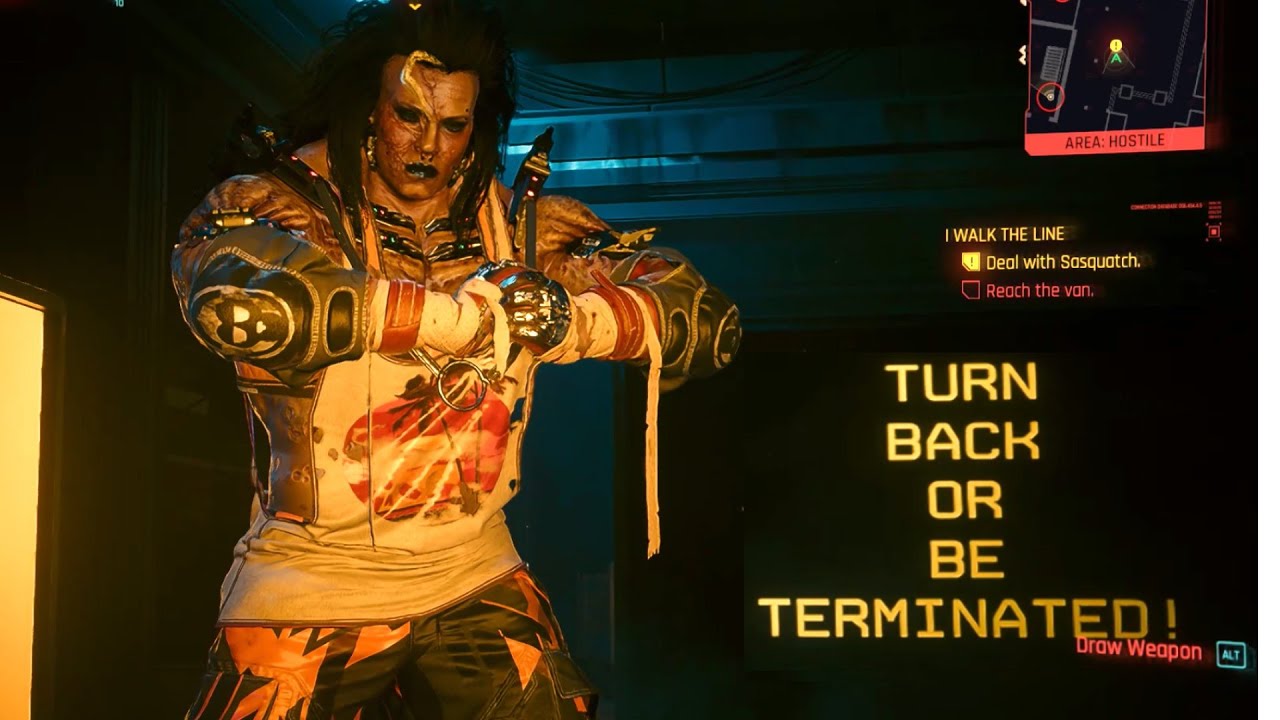Click the yellow exclamation quest marker on the minimap
Viewport: 1280px width, 720px height.
click(x=1113, y=45)
